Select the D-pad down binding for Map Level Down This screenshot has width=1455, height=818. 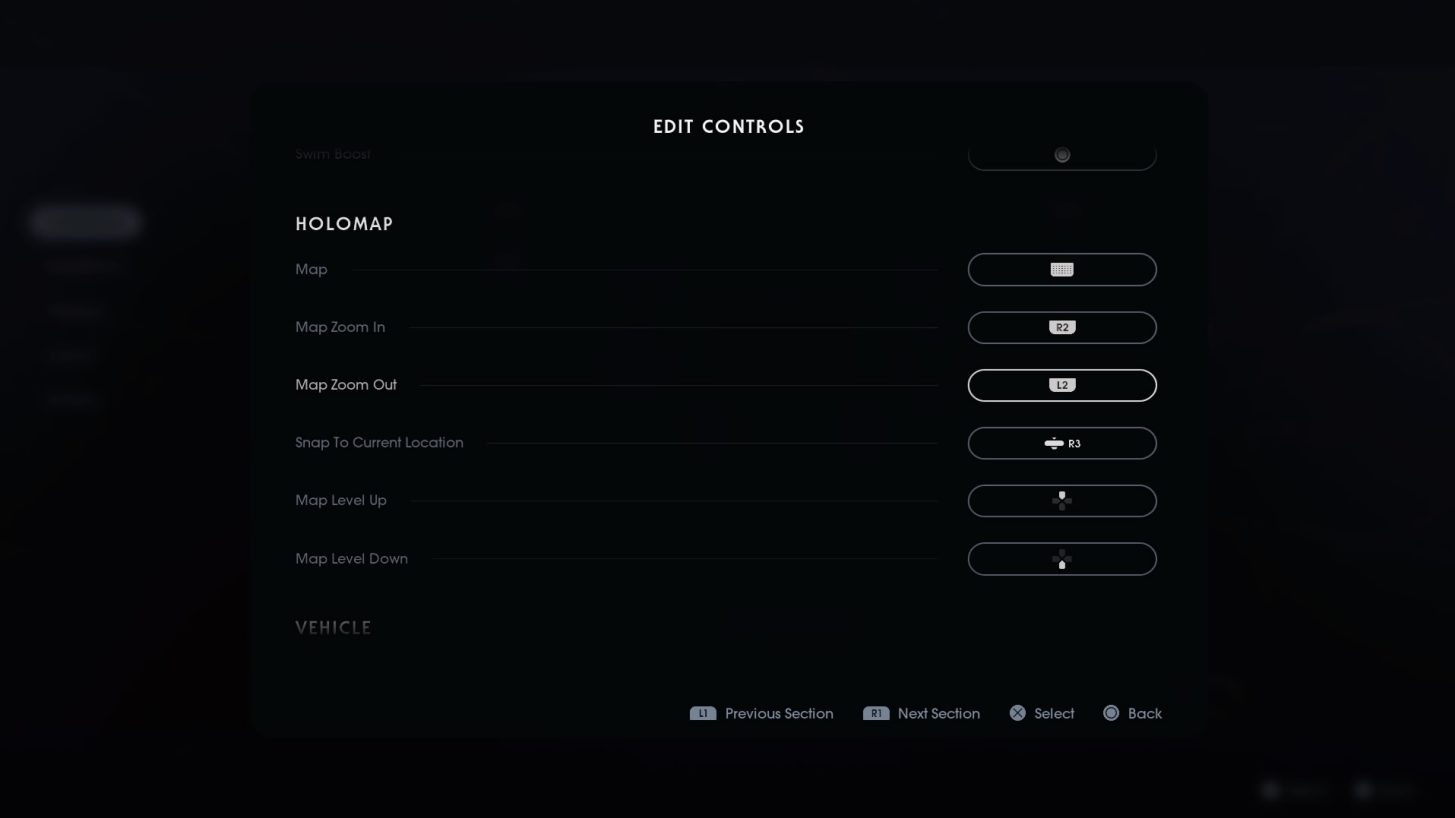1061,559
